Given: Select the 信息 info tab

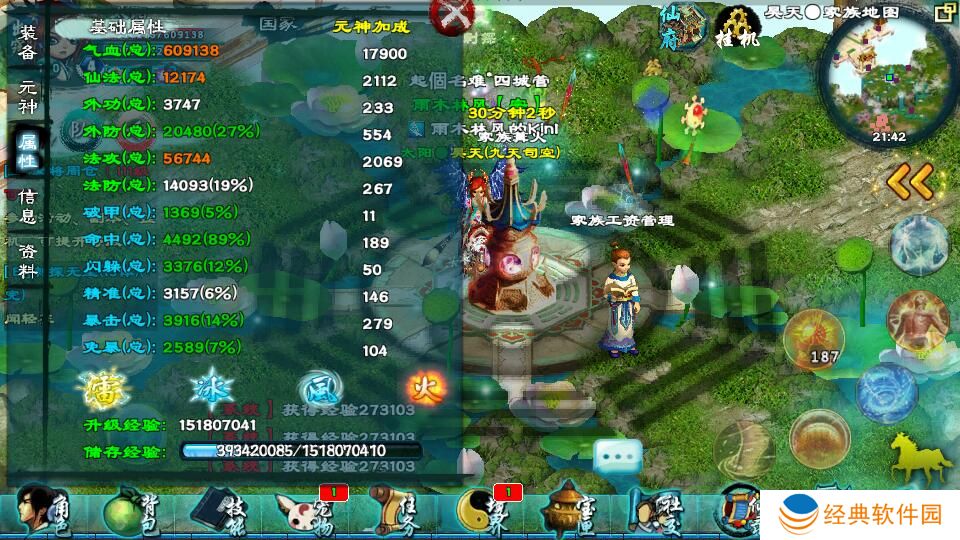Looking at the screenshot, I should tap(27, 206).
